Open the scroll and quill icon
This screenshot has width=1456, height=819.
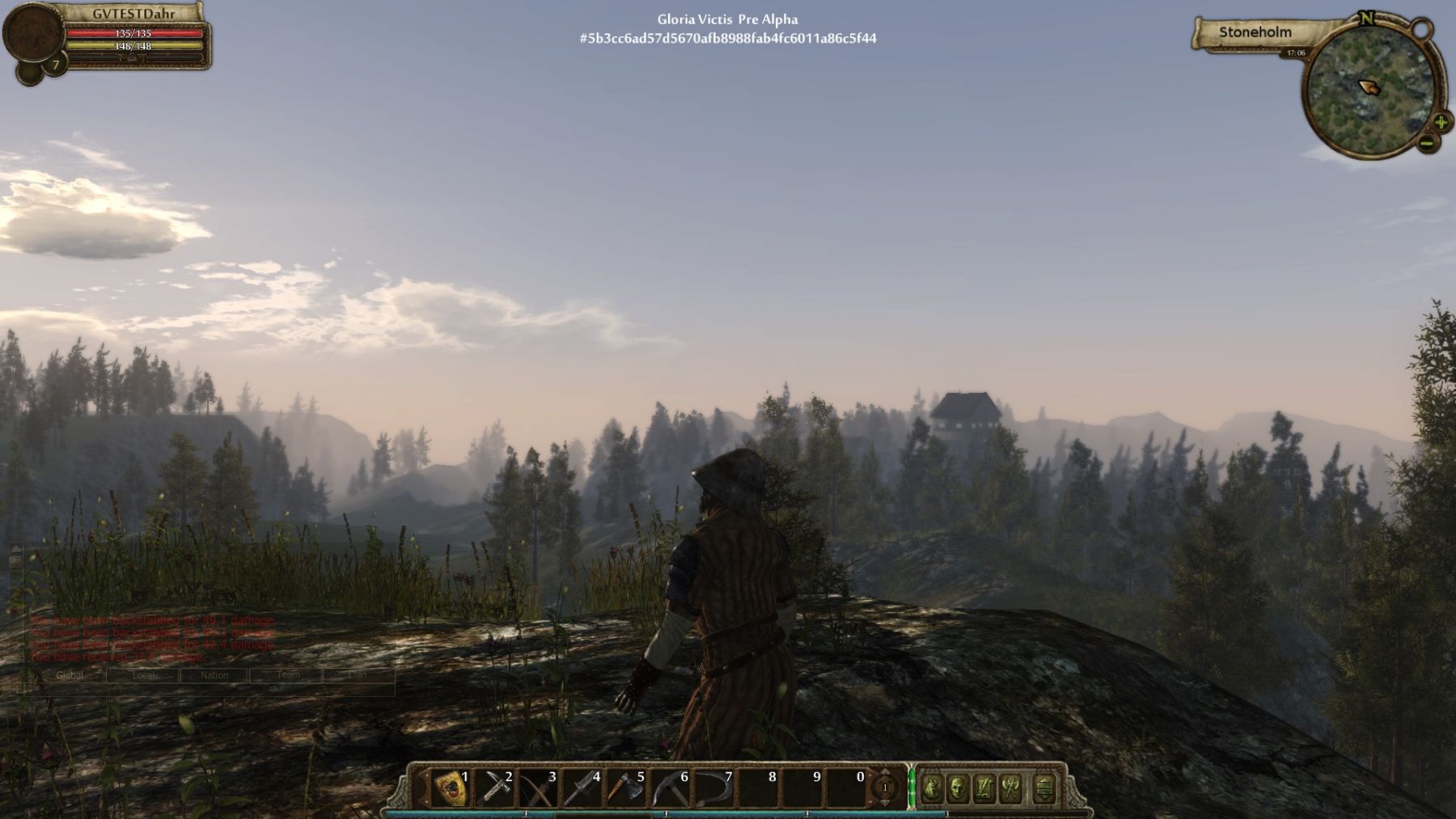click(x=984, y=788)
